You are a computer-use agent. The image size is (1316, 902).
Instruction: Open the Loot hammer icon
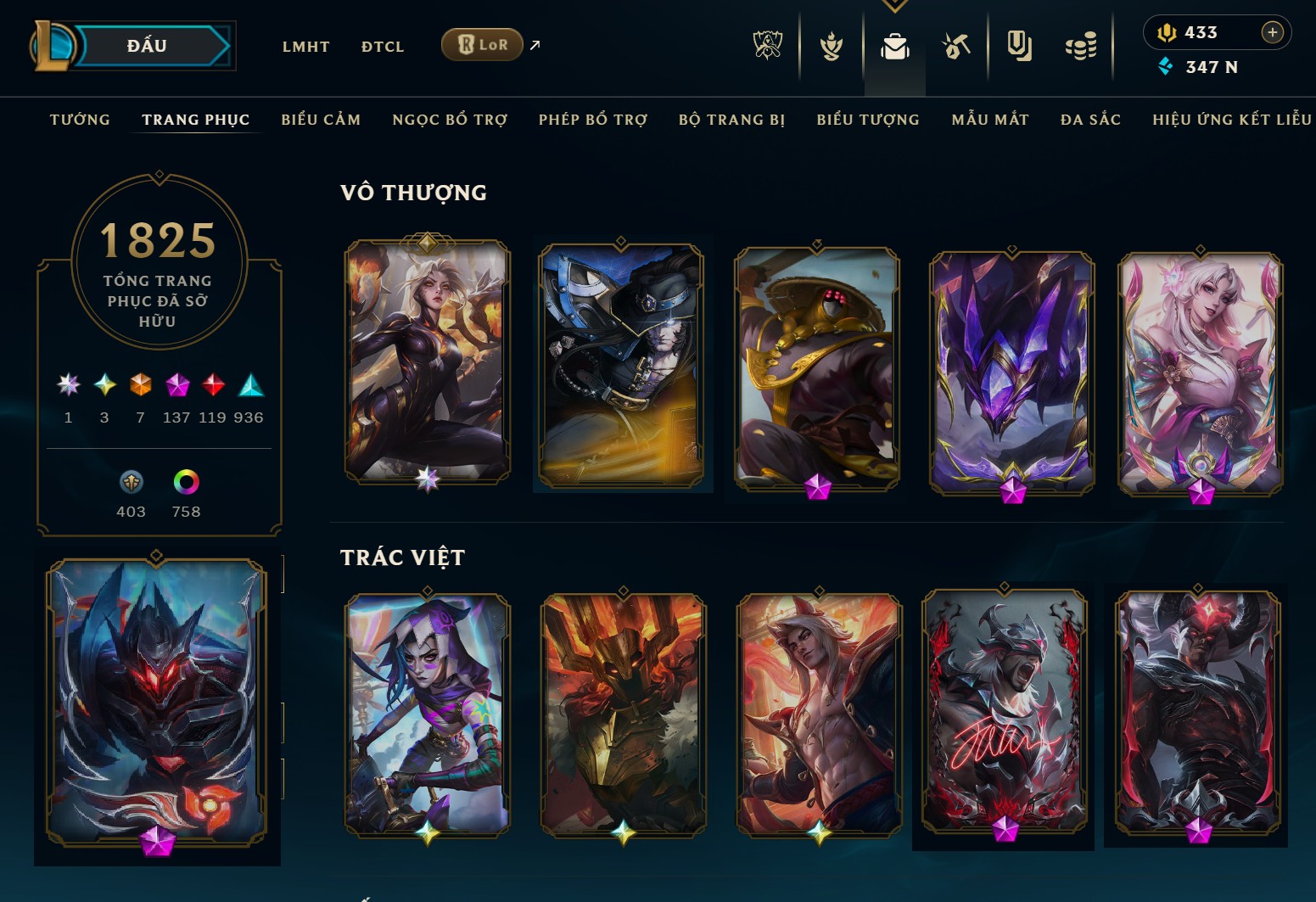point(956,47)
